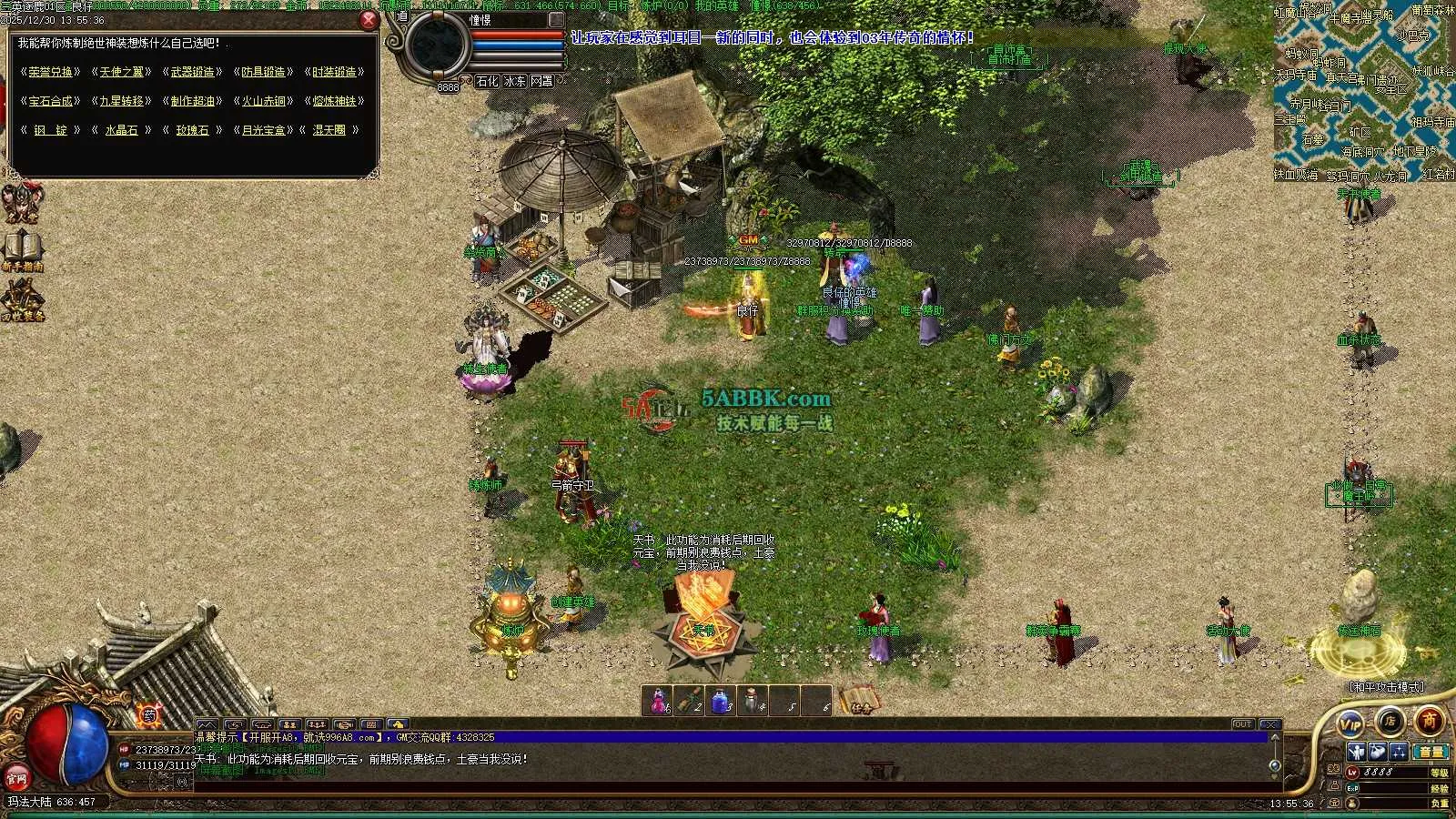Open the 回收装备 equipment recycling icon
The width and height of the screenshot is (1456, 819).
tap(22, 300)
